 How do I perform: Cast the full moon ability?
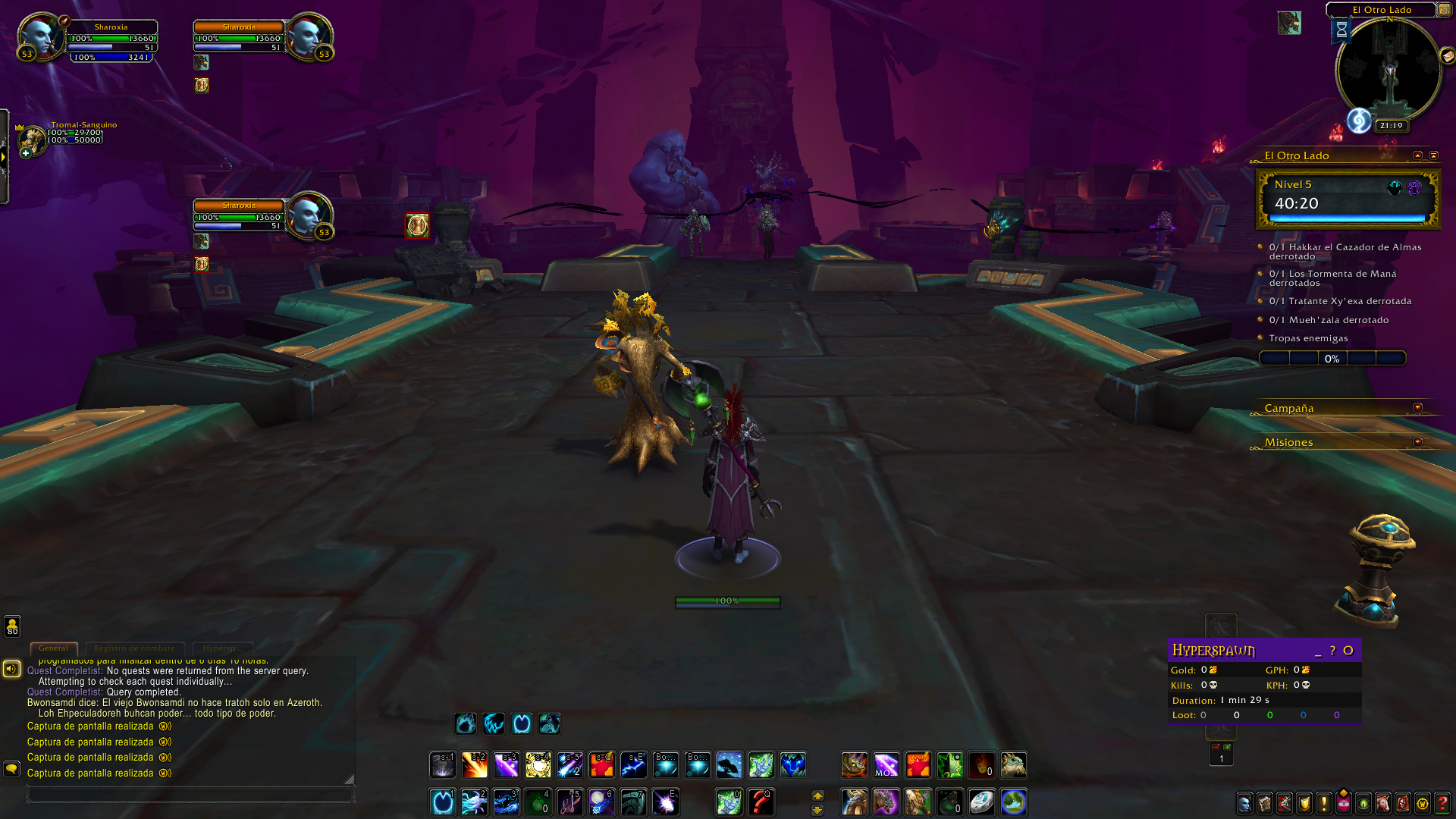point(601,802)
